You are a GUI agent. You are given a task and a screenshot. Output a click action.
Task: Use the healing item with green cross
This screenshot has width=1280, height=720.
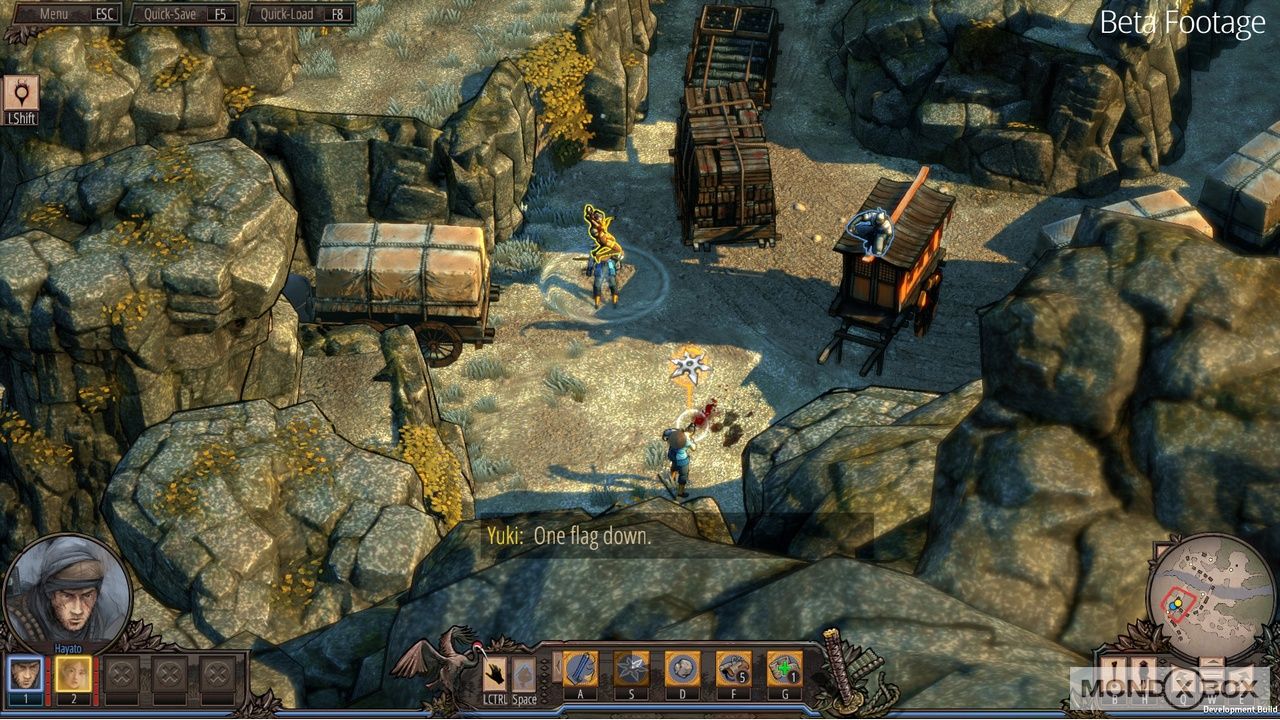coord(784,669)
